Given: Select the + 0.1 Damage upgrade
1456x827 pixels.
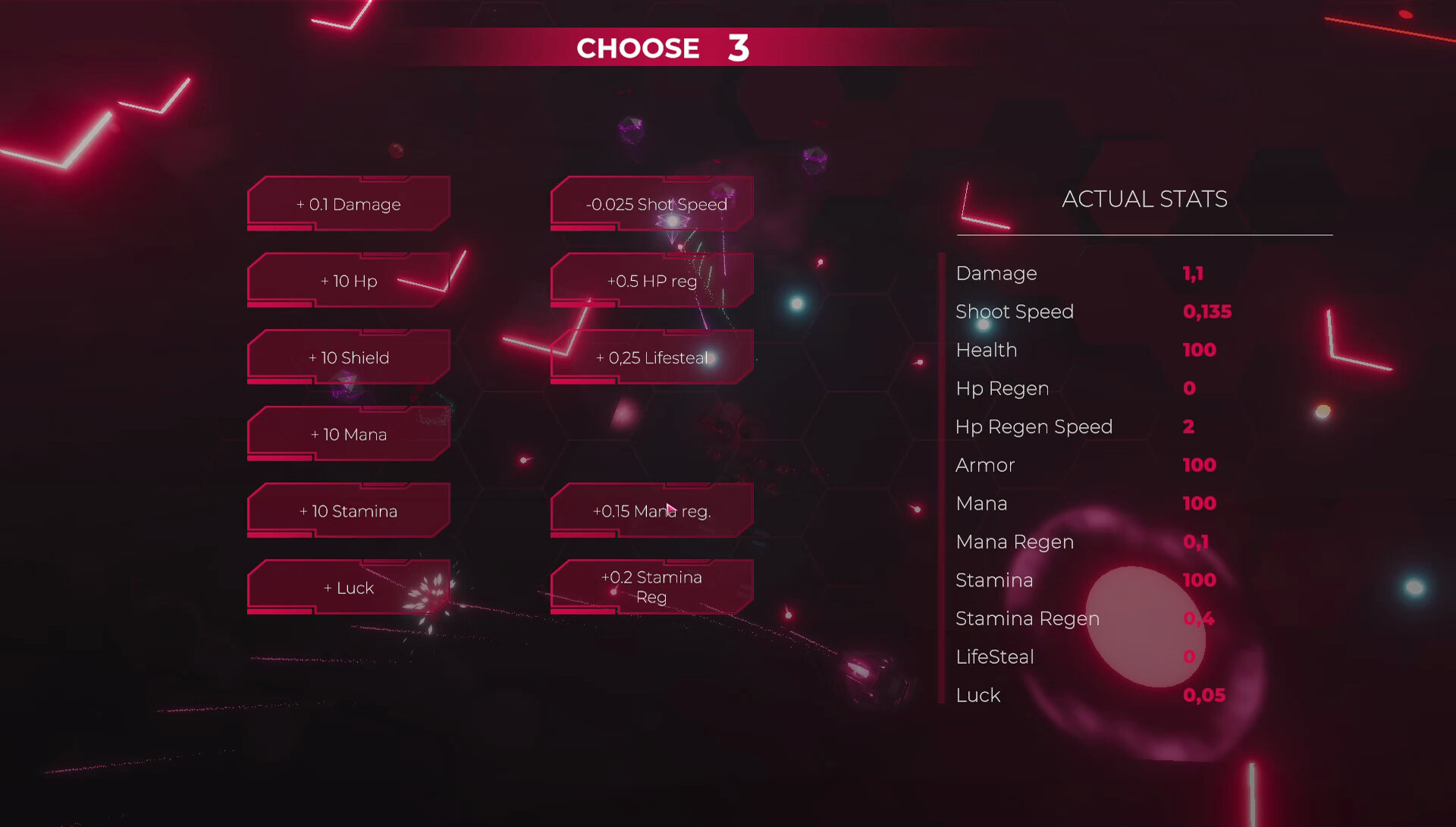Looking at the screenshot, I should click(x=348, y=203).
